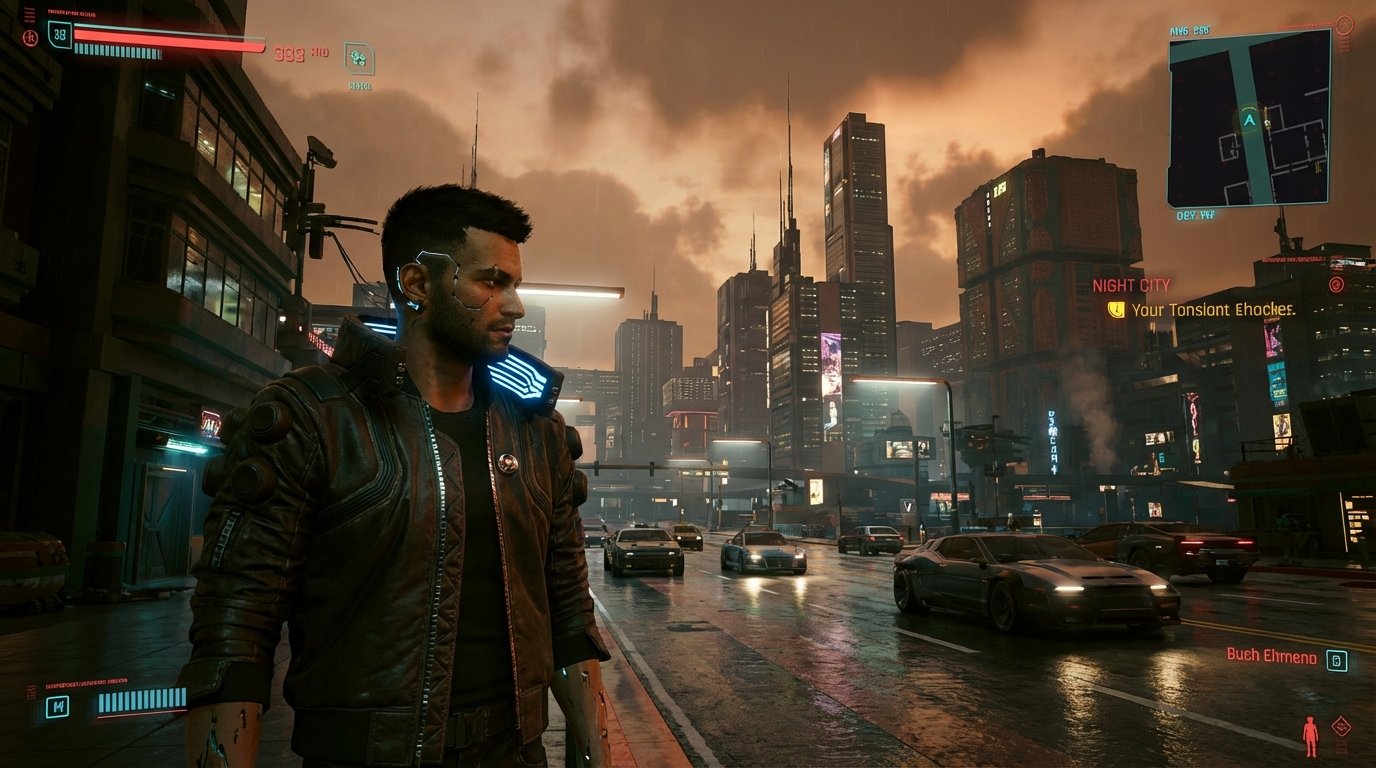This screenshot has height=768, width=1376.
Task: Toggle the red status text above the health bar
Action: point(70,12)
